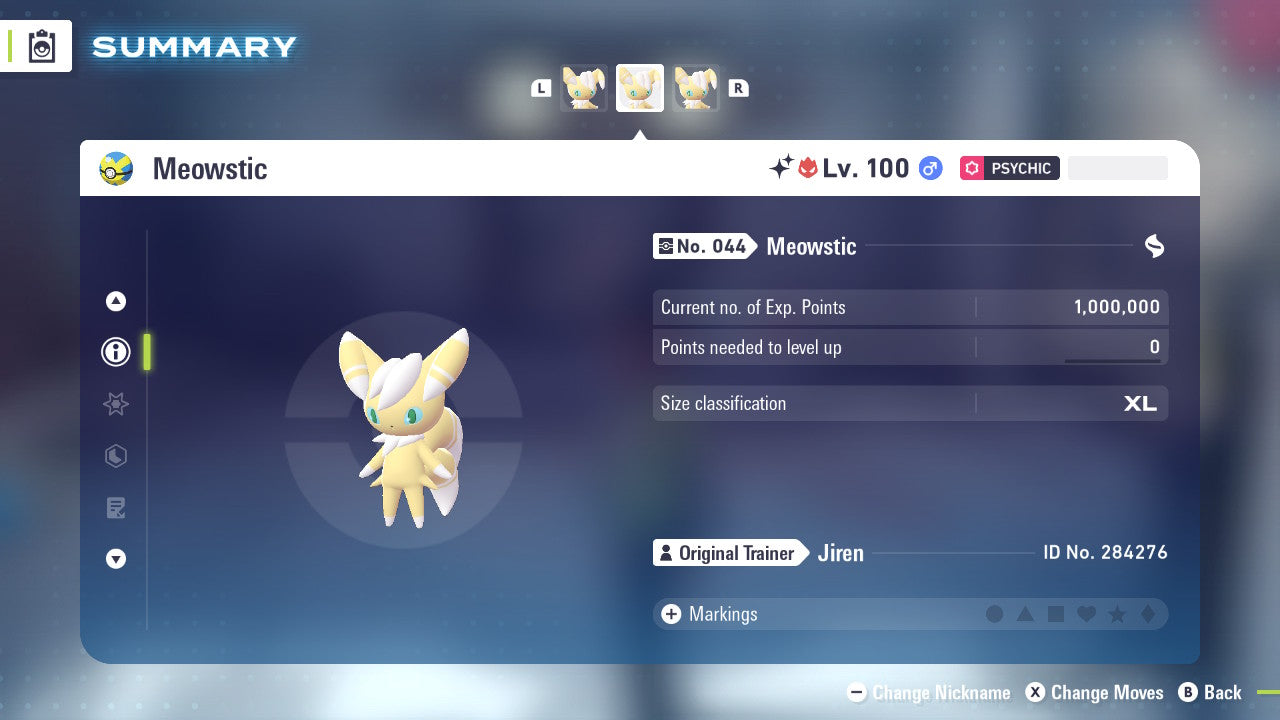Click the hexagon stats icon in sidebar

pyautogui.click(x=115, y=456)
